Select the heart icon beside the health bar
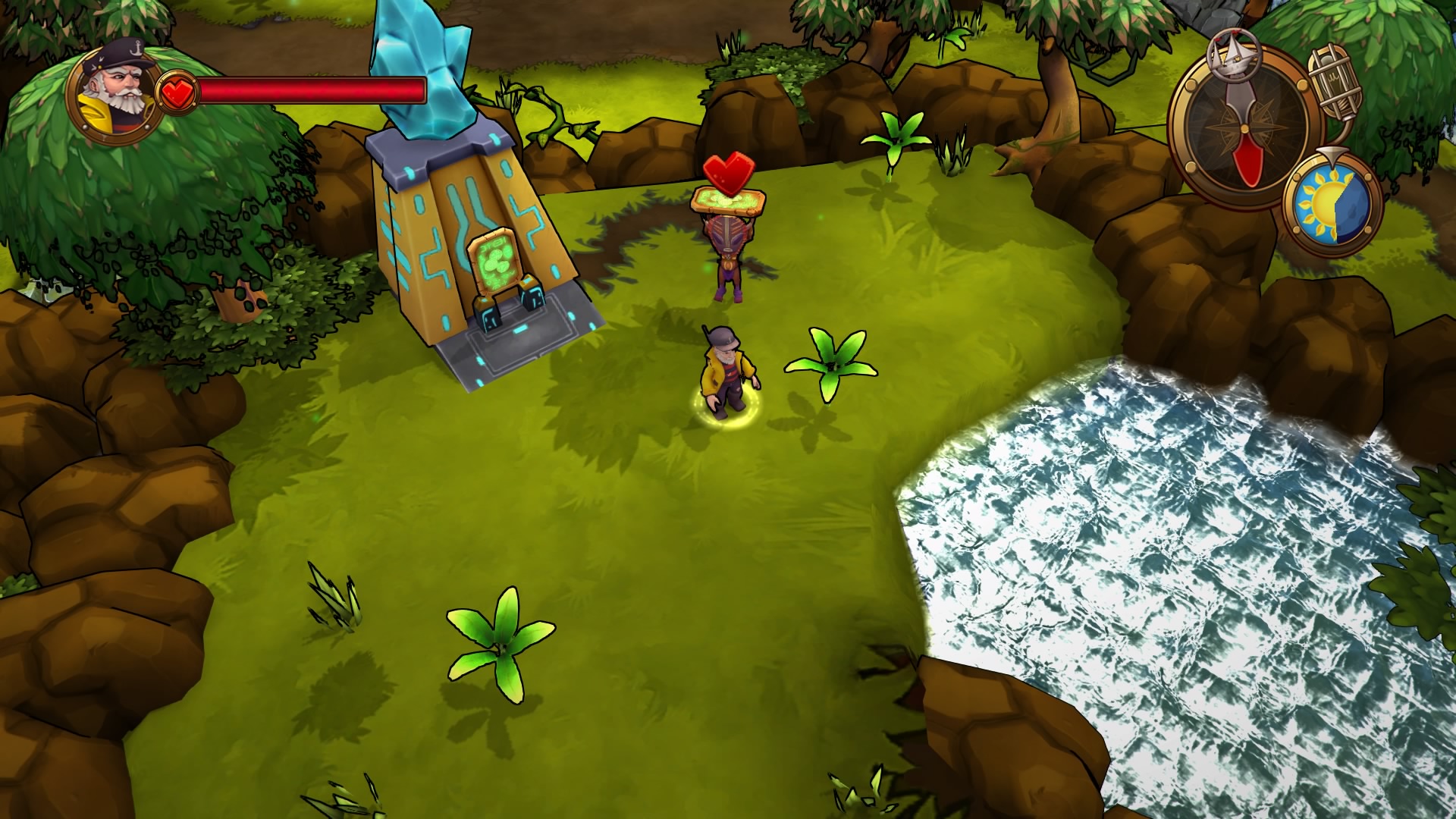This screenshot has width=1456, height=819. 178,91
